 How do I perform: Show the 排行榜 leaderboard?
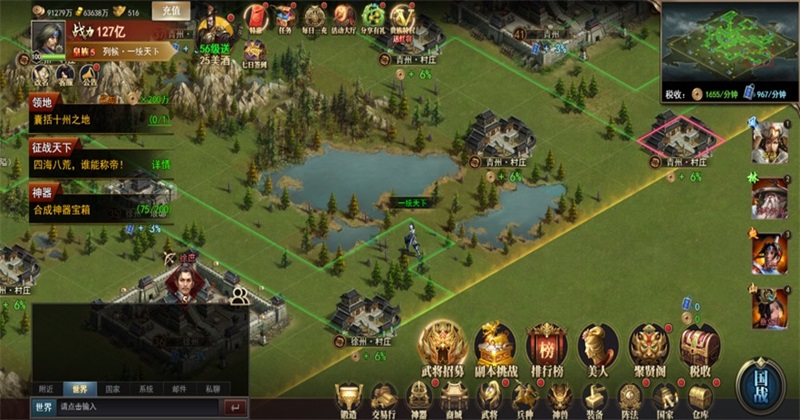coord(546,346)
